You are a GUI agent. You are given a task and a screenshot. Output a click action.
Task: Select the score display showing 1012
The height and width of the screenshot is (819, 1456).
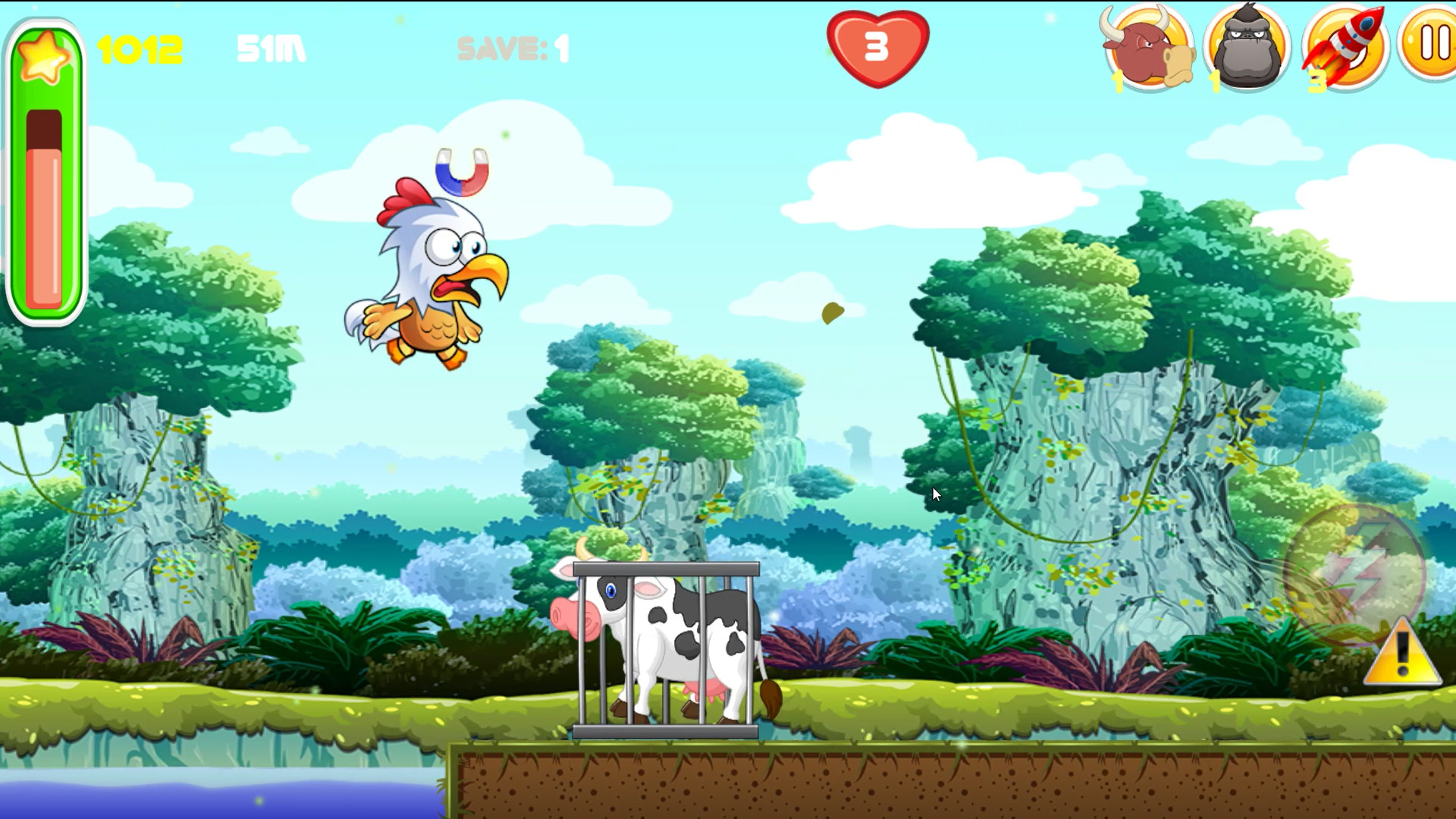click(x=139, y=48)
